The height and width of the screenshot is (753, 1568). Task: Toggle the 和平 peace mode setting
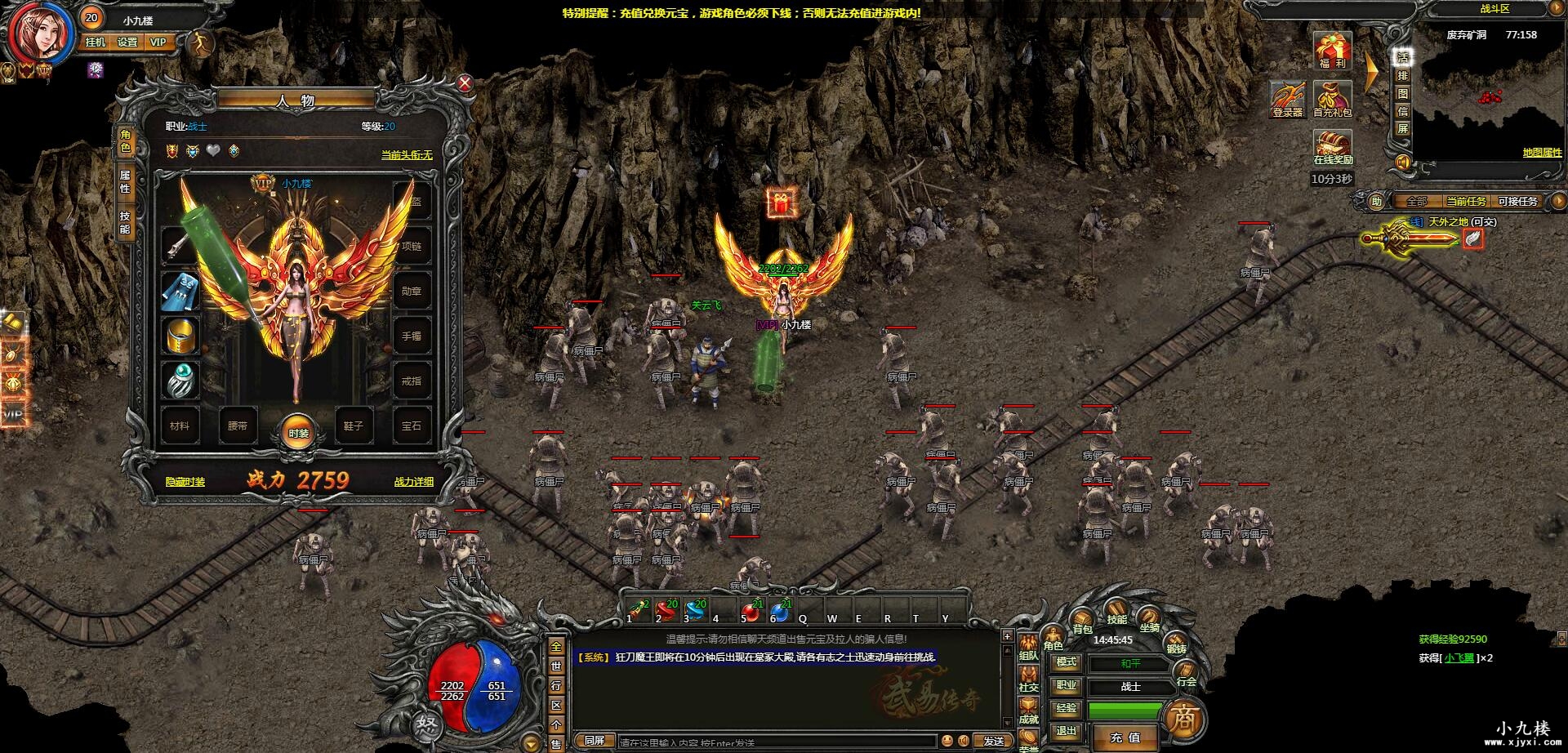point(1130,663)
